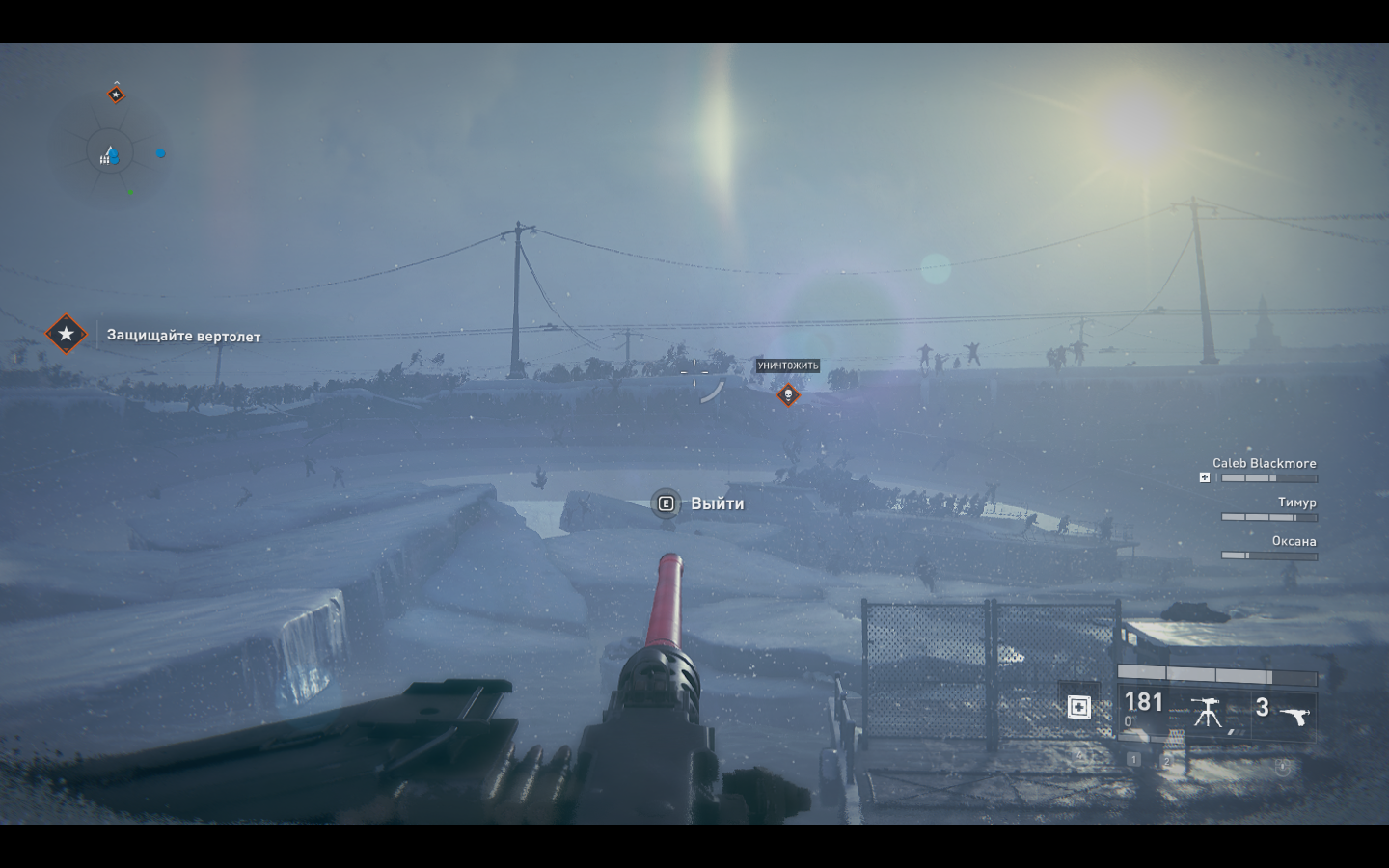The width and height of the screenshot is (1389, 868).
Task: Click the gun heat bar above the ammo counter
Action: pyautogui.click(x=1215, y=675)
